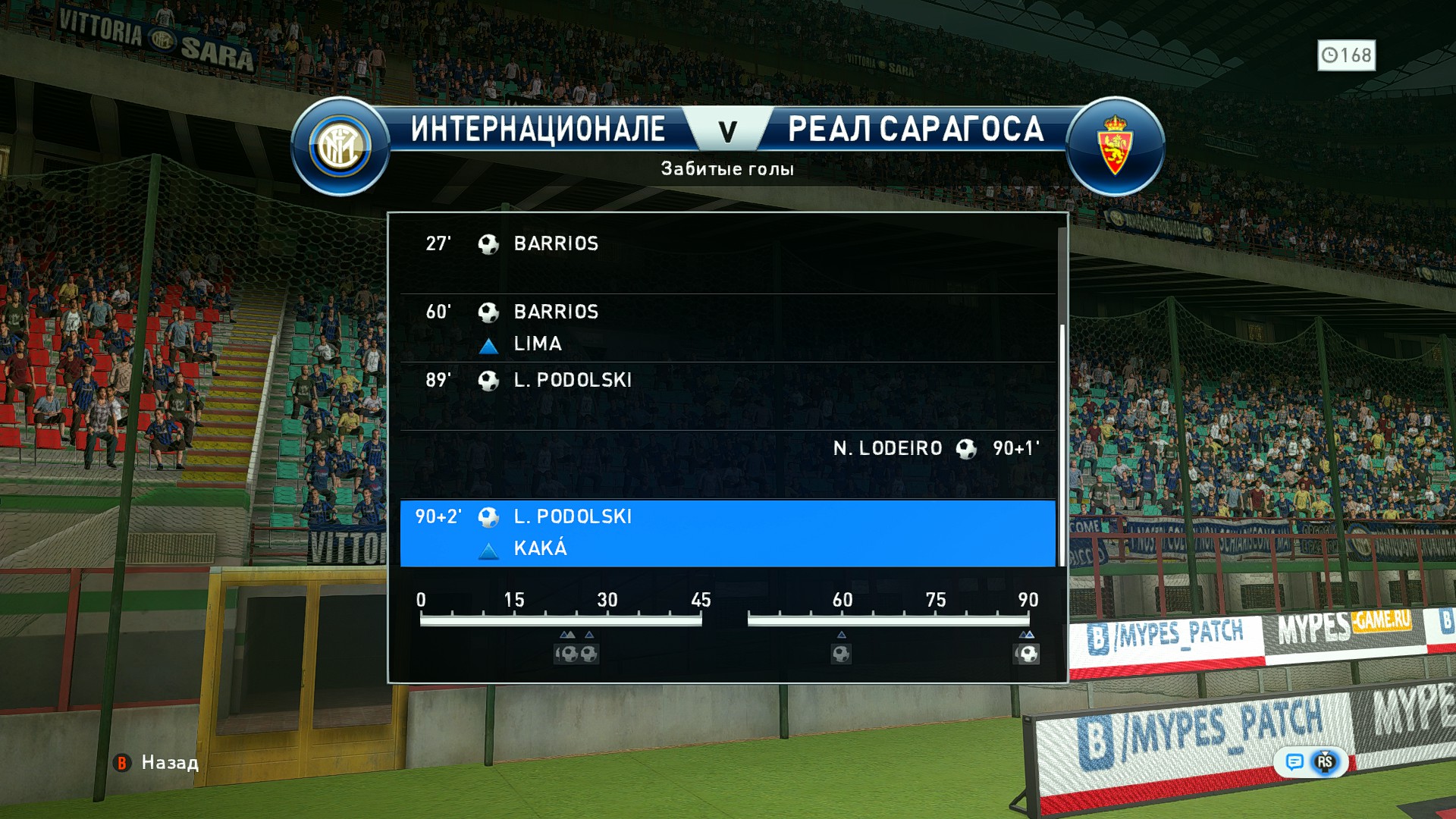Click the highlighted 90+2' Podolski goal row
The width and height of the screenshot is (1456, 819).
(726, 532)
